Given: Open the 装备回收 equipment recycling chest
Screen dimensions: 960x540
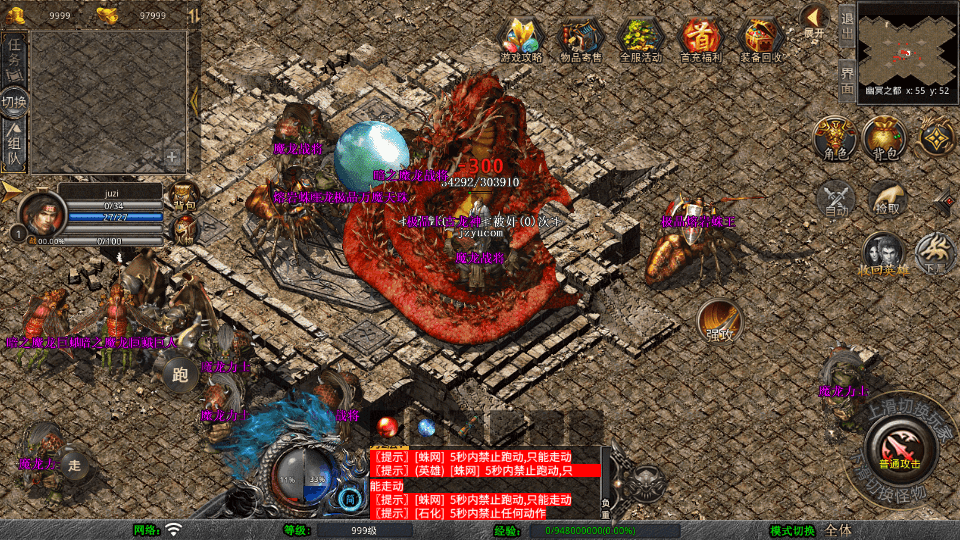Looking at the screenshot, I should (762, 38).
